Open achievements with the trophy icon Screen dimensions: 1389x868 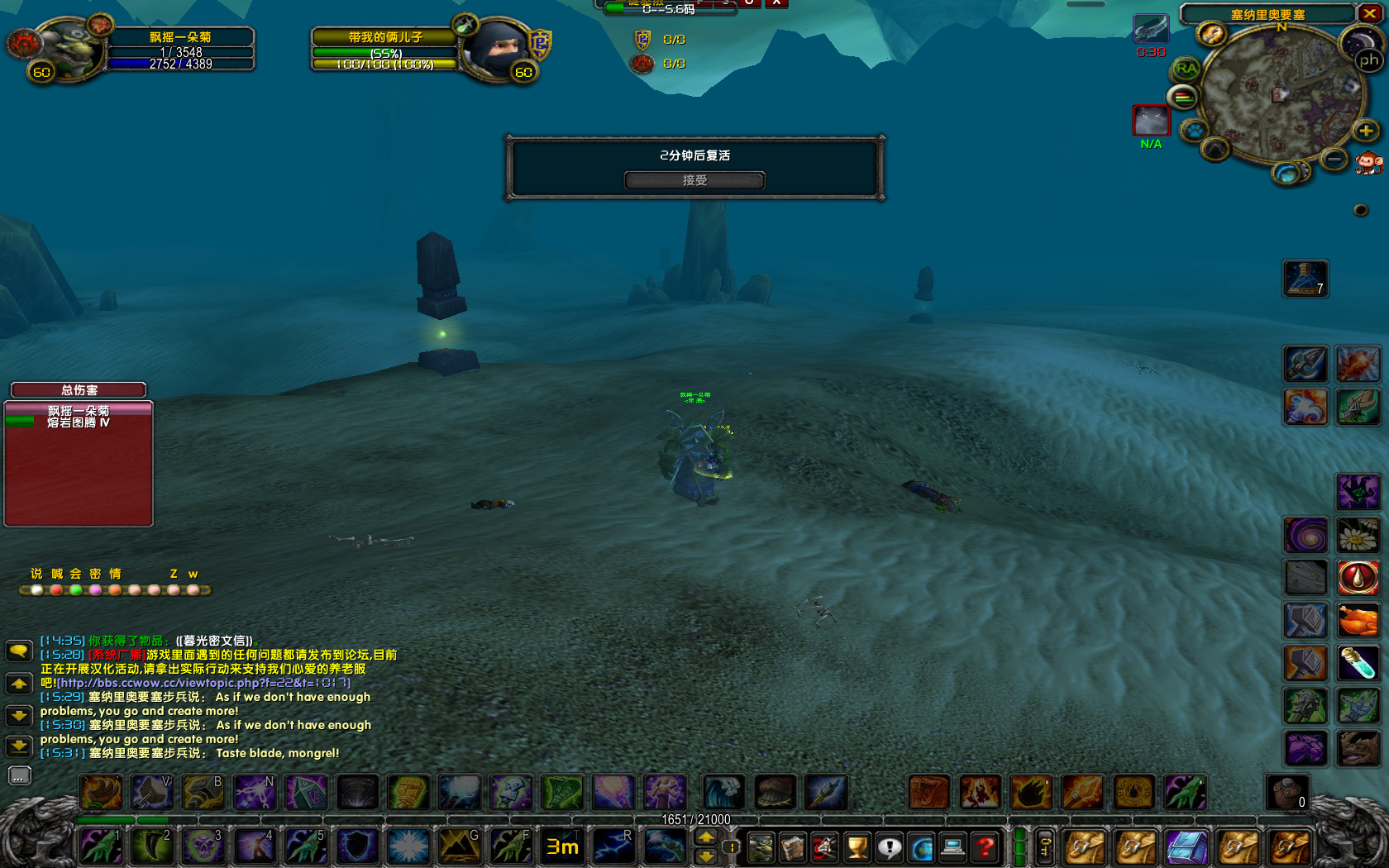857,847
